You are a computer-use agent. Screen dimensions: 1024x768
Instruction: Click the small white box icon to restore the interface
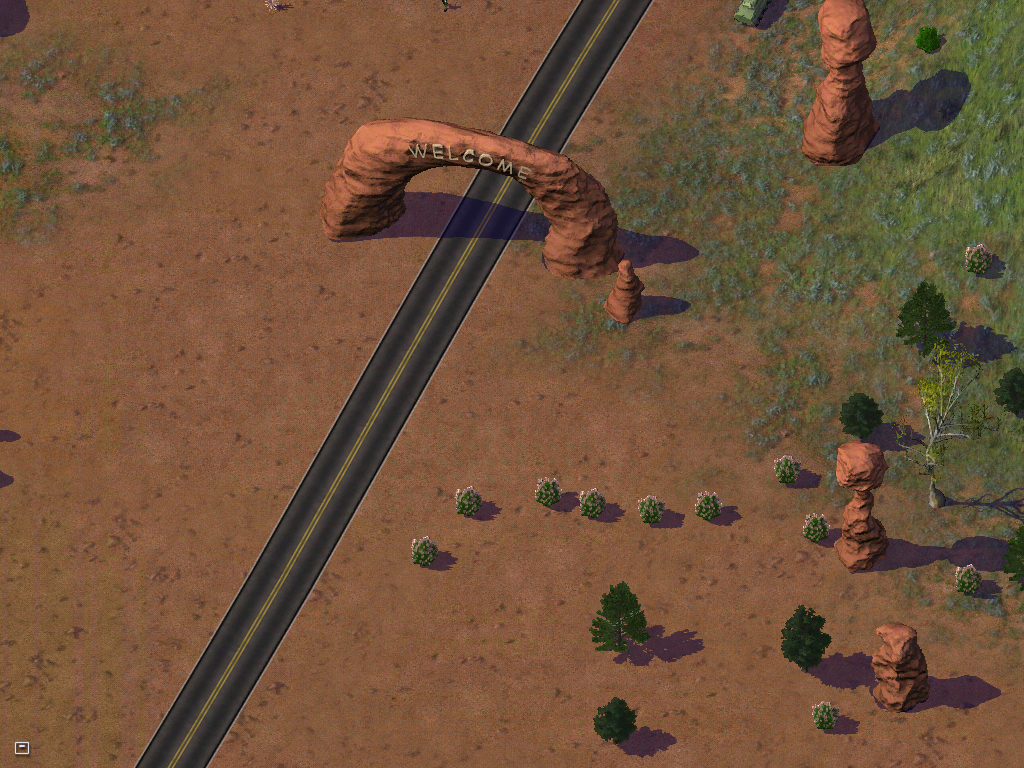22,747
